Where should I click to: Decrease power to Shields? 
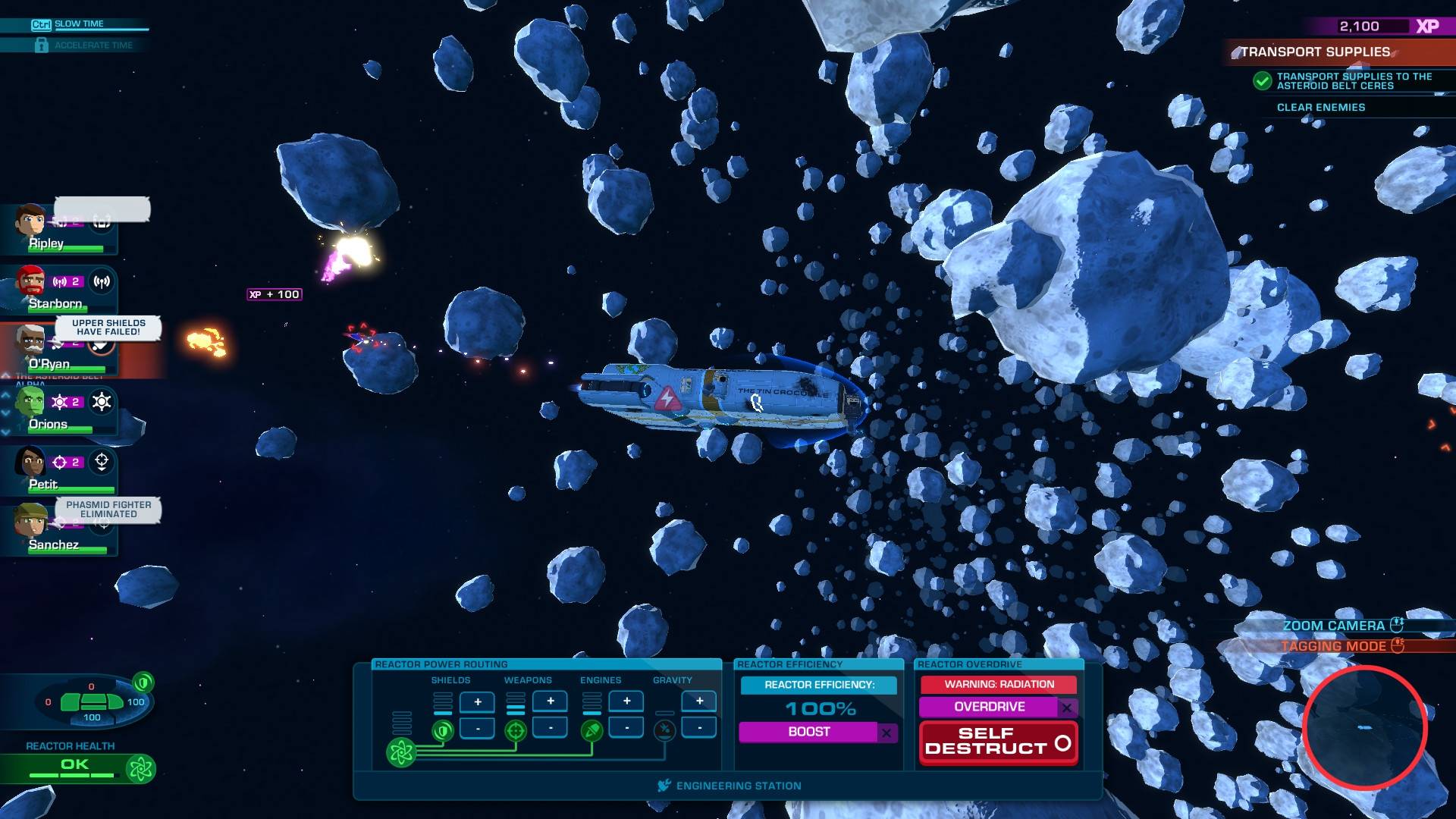(478, 729)
